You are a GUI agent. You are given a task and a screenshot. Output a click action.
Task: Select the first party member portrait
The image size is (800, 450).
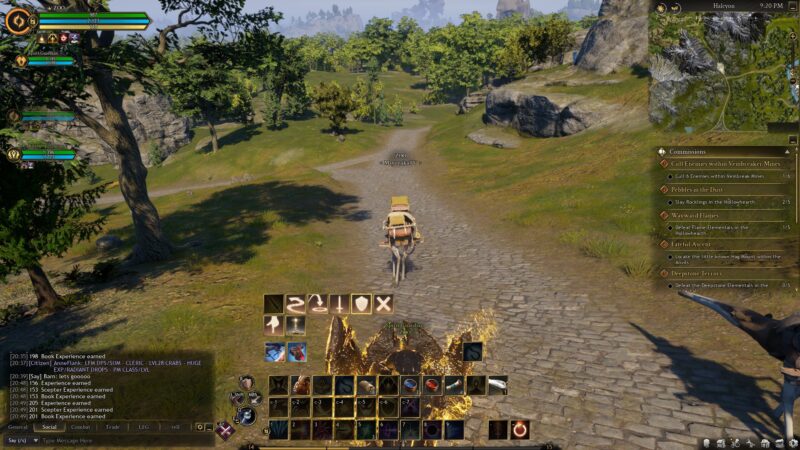click(21, 62)
